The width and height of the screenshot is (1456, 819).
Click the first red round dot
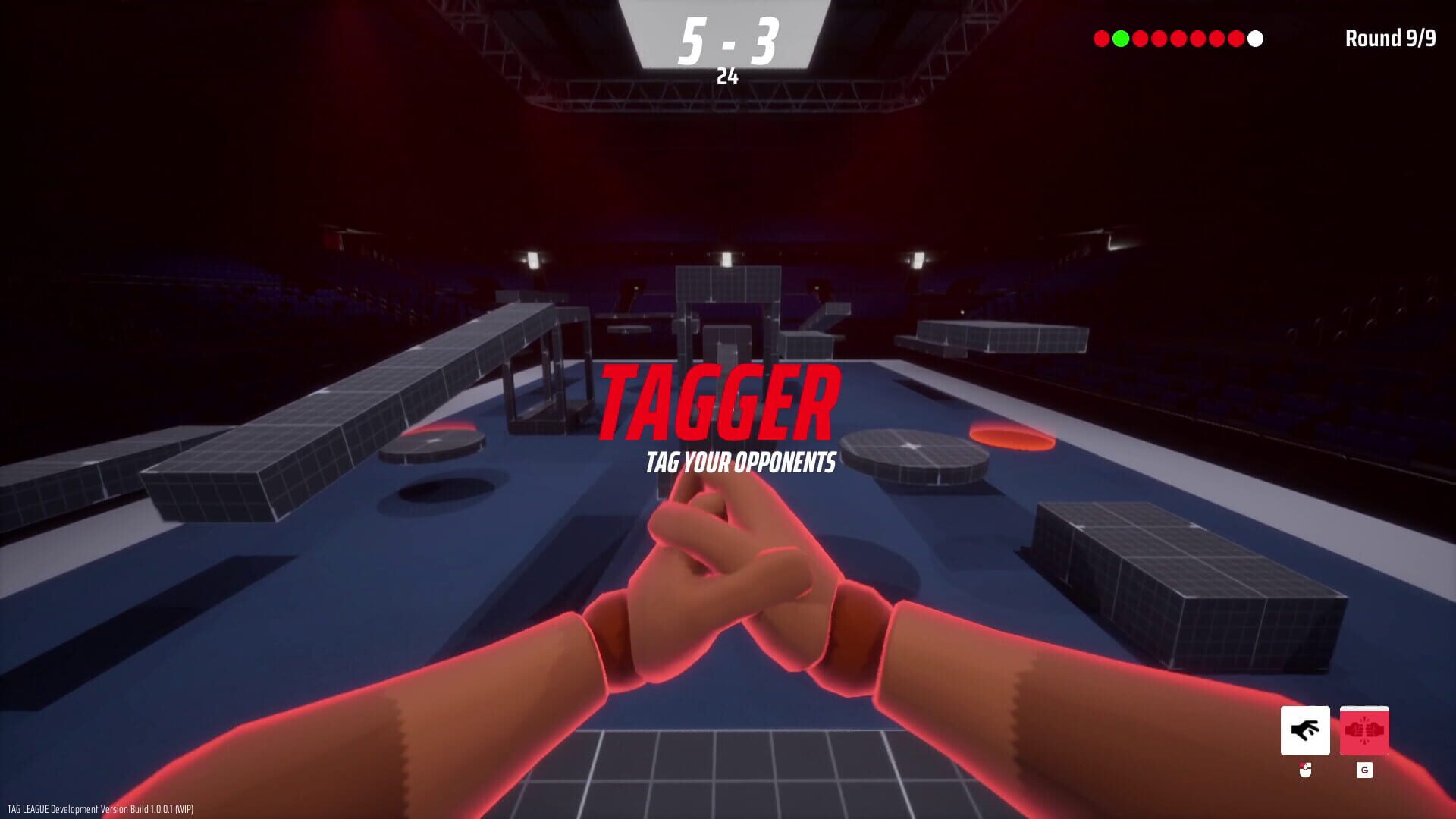1101,38
